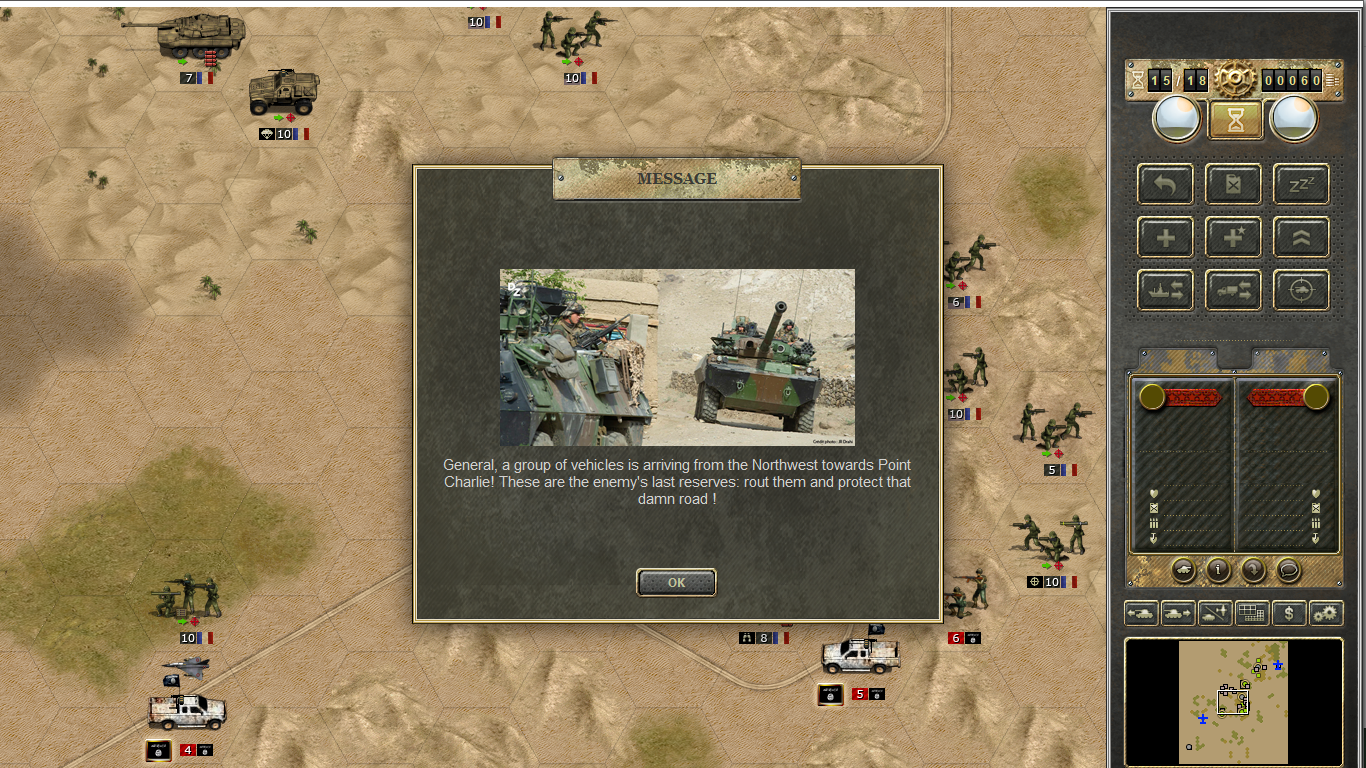Activate the tank crosshair target button
Image resolution: width=1366 pixels, height=768 pixels.
pos(1301,290)
